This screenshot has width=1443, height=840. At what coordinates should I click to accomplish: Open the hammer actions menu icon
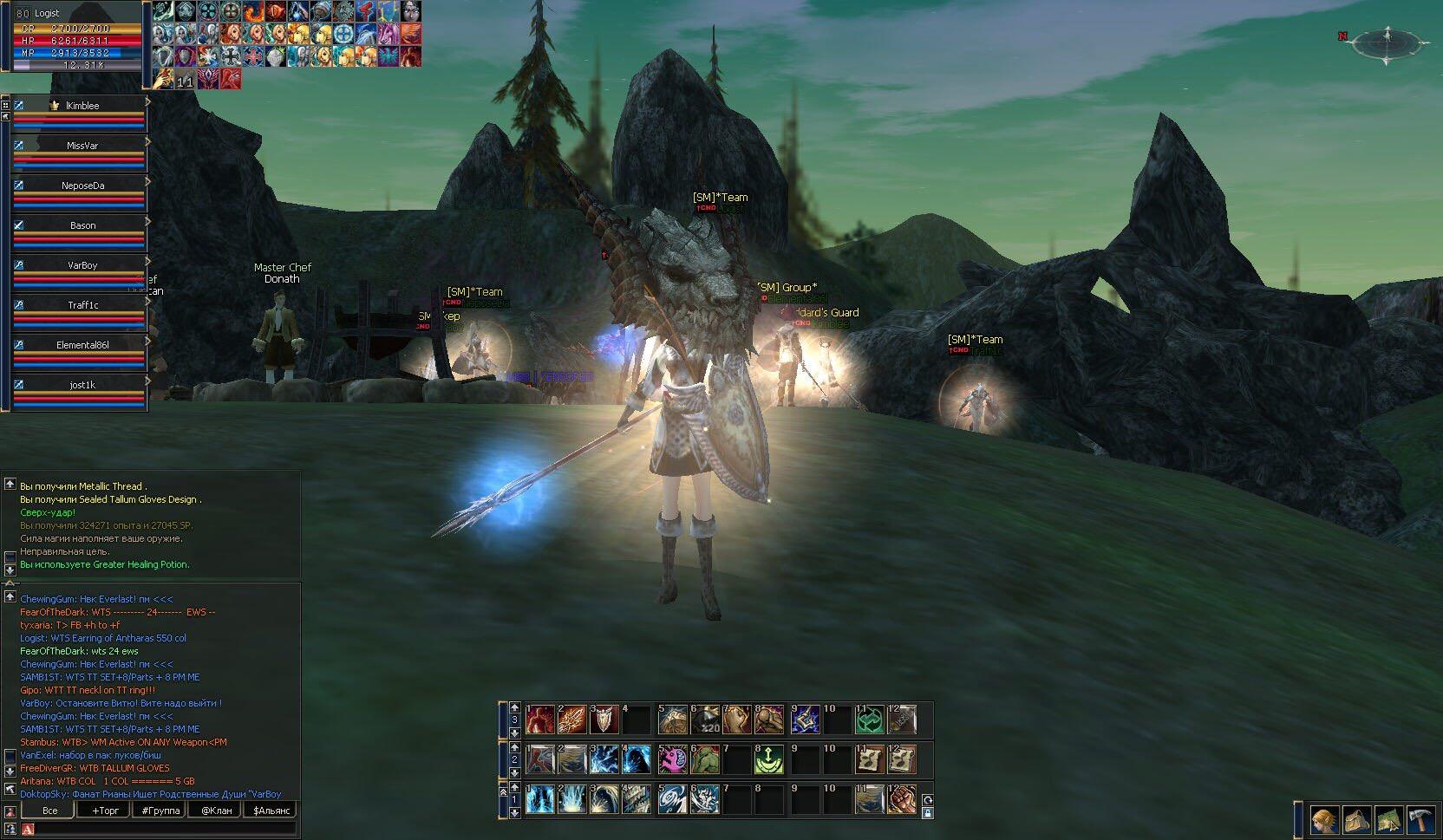1421,819
